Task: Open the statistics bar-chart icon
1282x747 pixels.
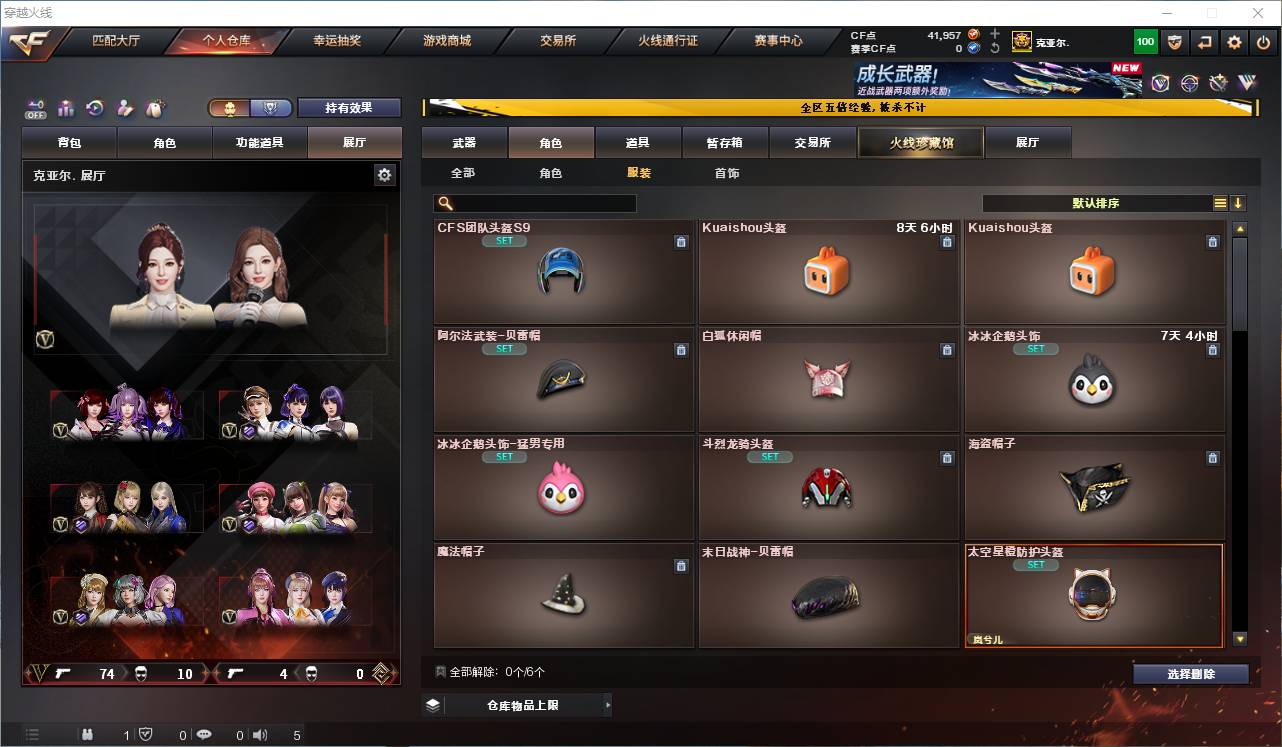Action: tap(65, 108)
